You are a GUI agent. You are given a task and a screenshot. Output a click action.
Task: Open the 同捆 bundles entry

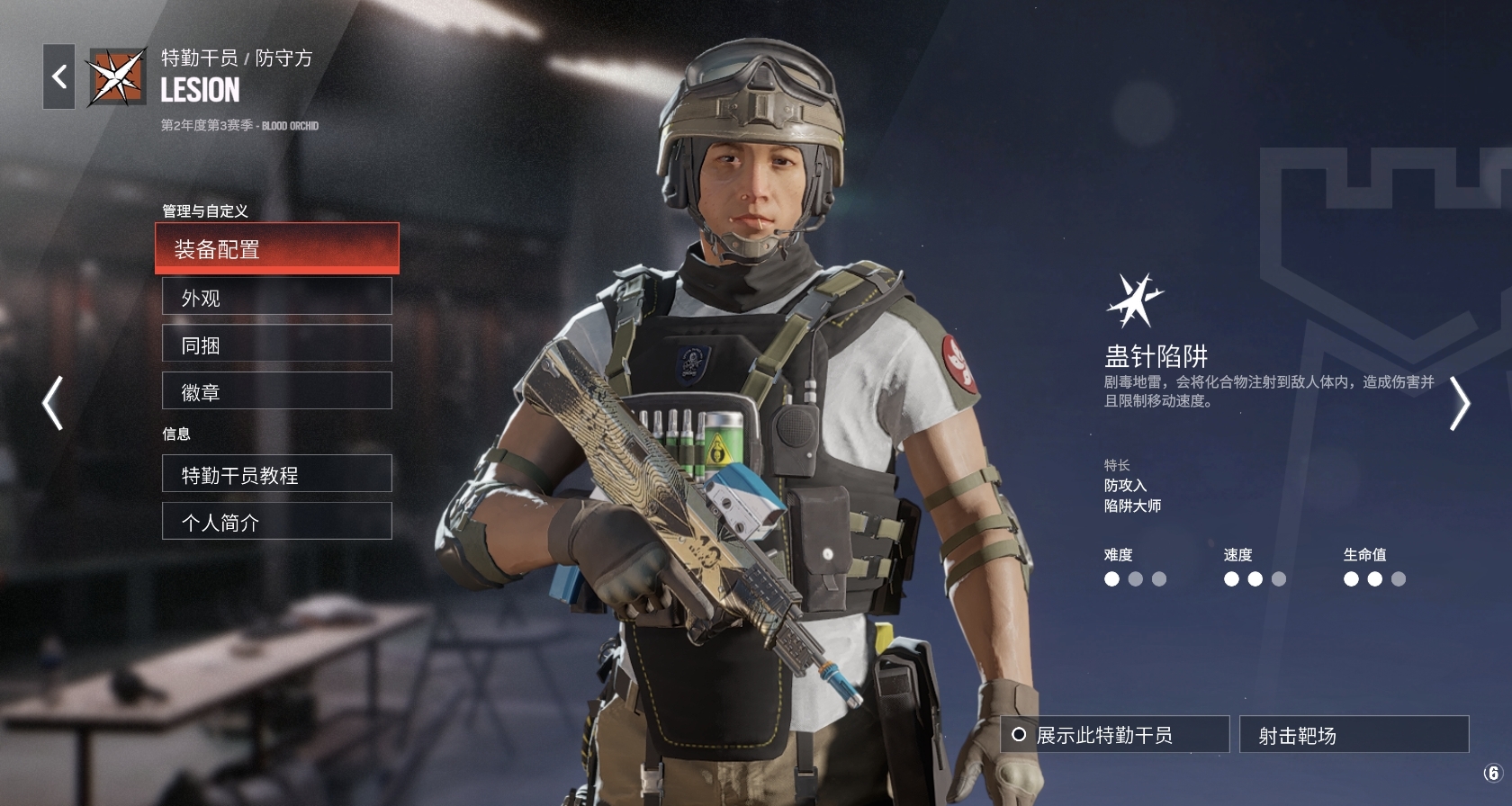(276, 344)
